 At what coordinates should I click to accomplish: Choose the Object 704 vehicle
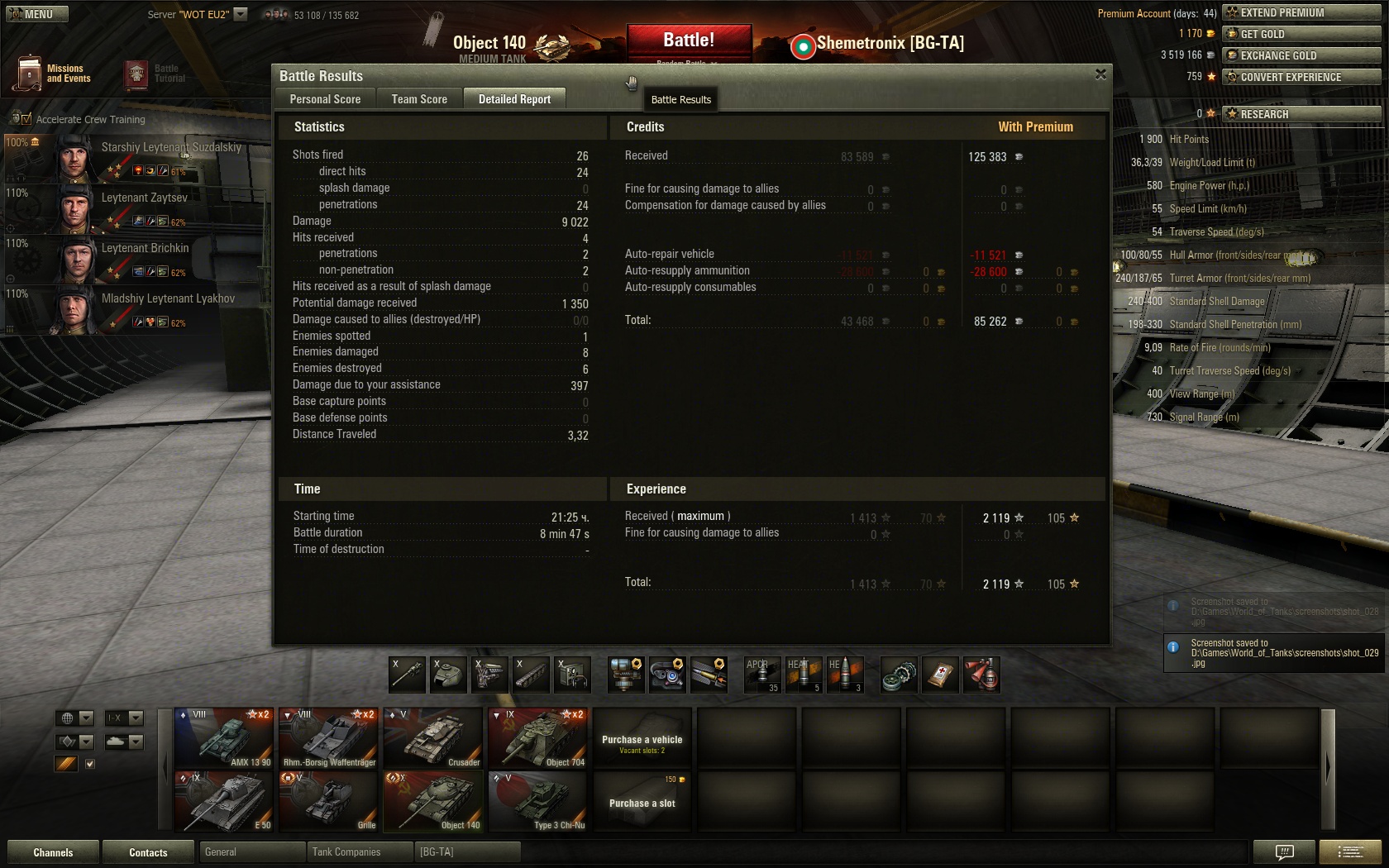point(538,737)
